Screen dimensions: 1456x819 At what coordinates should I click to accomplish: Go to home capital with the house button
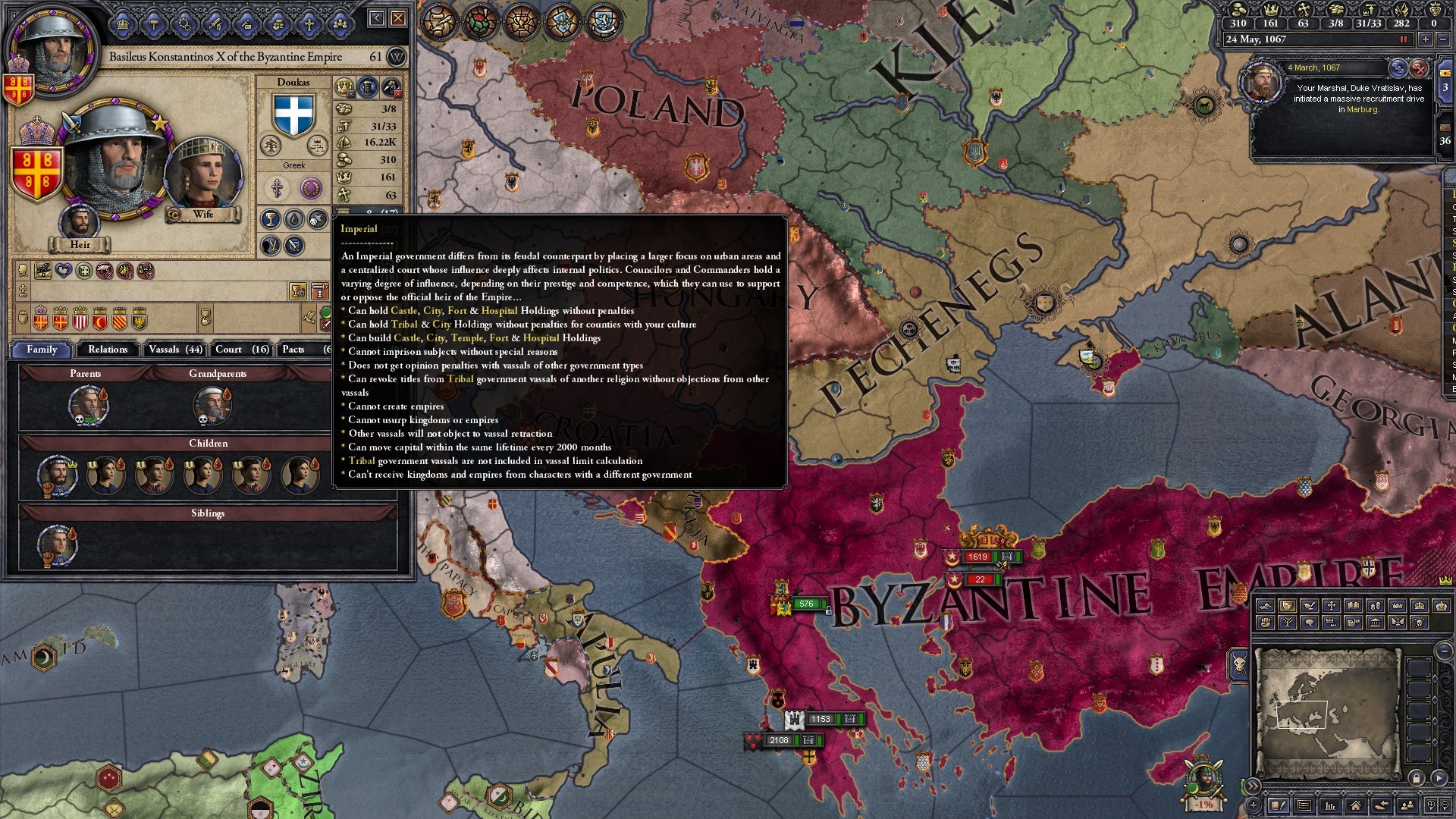[1355, 805]
